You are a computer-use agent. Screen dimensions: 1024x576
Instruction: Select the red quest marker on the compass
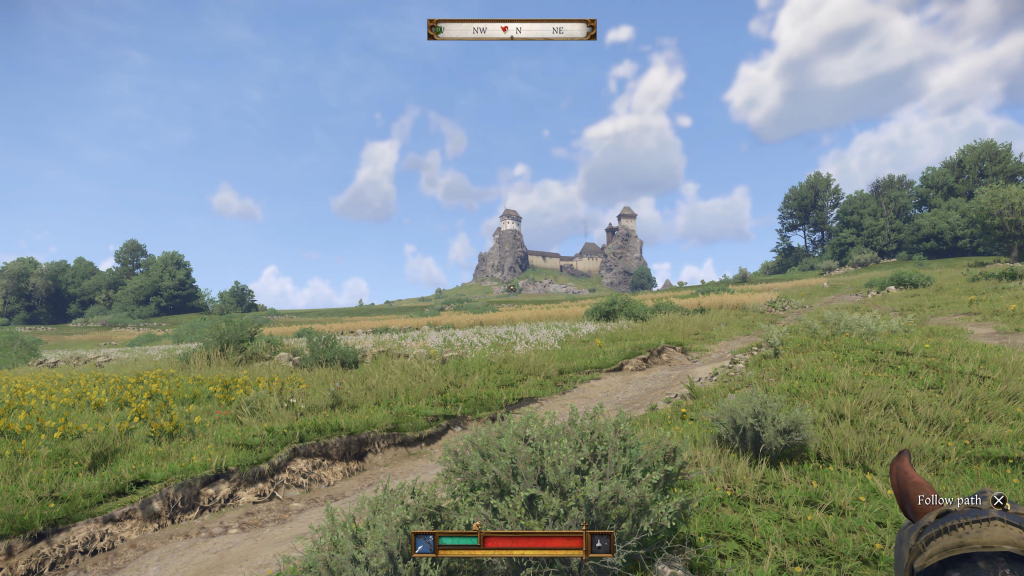(x=505, y=30)
